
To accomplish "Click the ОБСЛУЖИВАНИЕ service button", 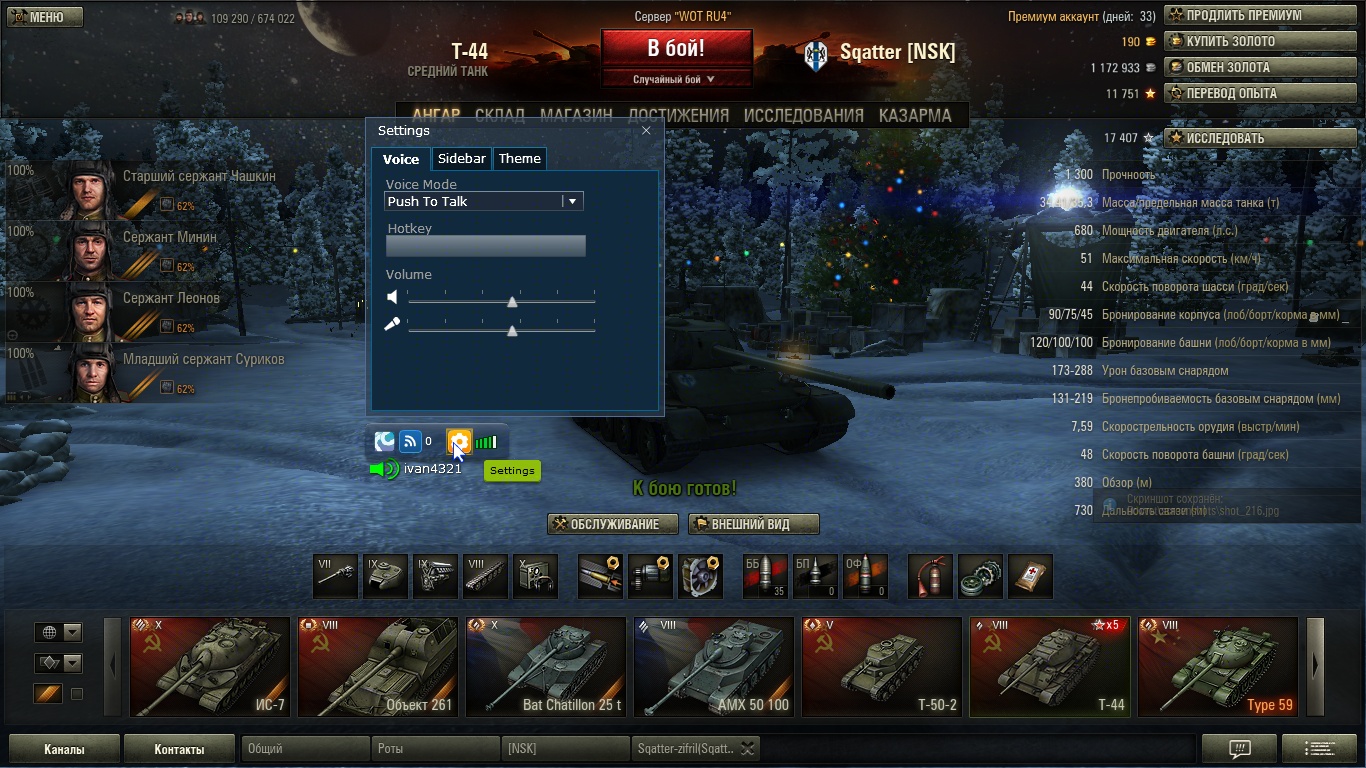I will [613, 524].
